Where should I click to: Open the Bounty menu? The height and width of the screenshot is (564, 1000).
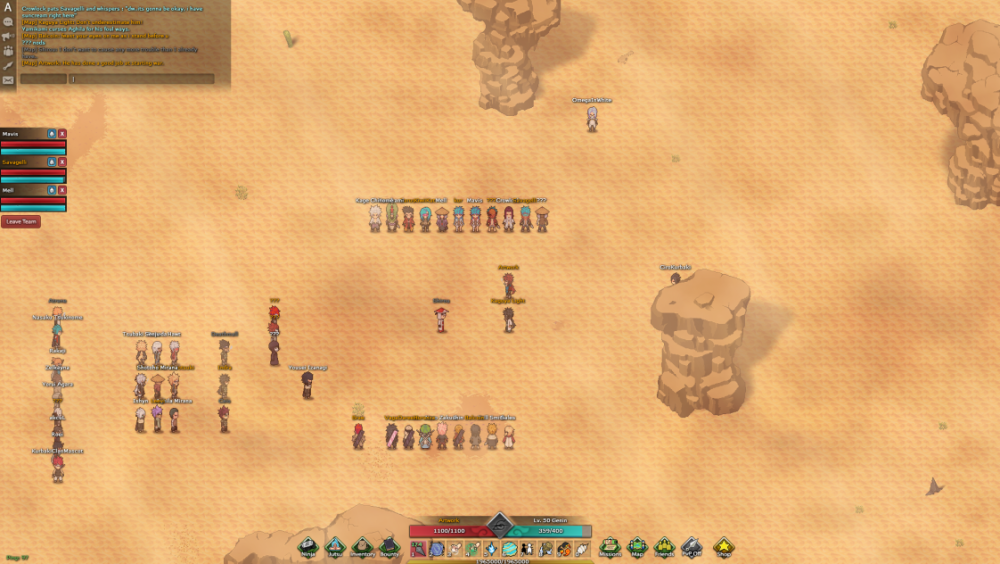[x=389, y=546]
